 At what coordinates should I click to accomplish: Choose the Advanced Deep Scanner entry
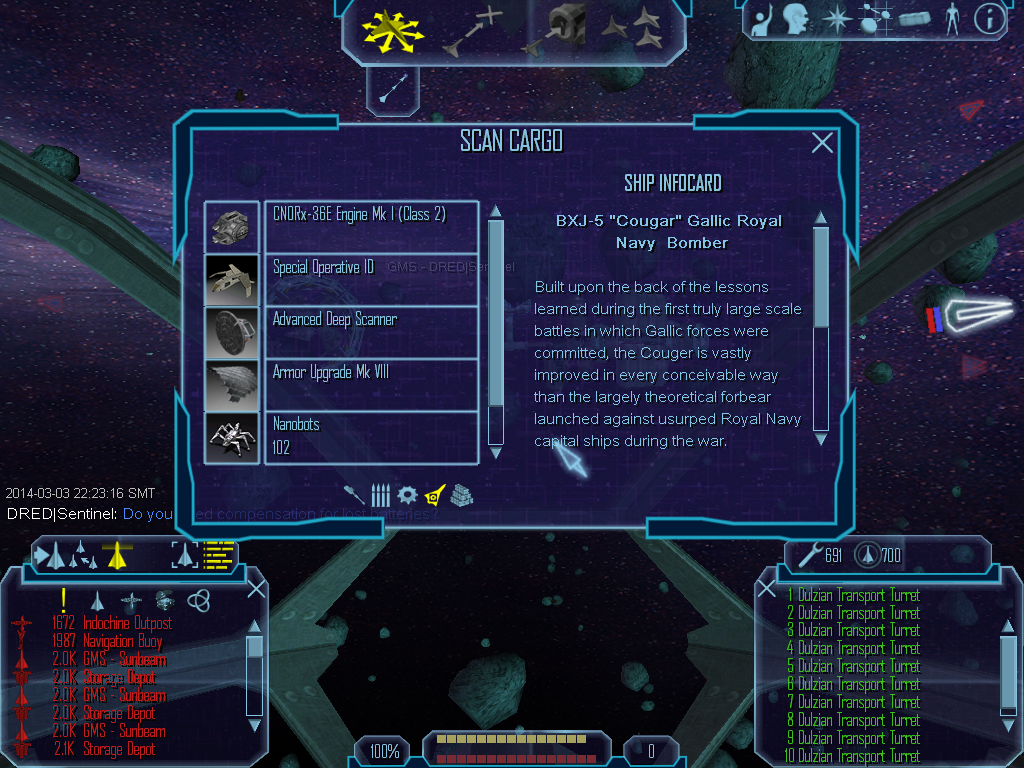(x=371, y=331)
